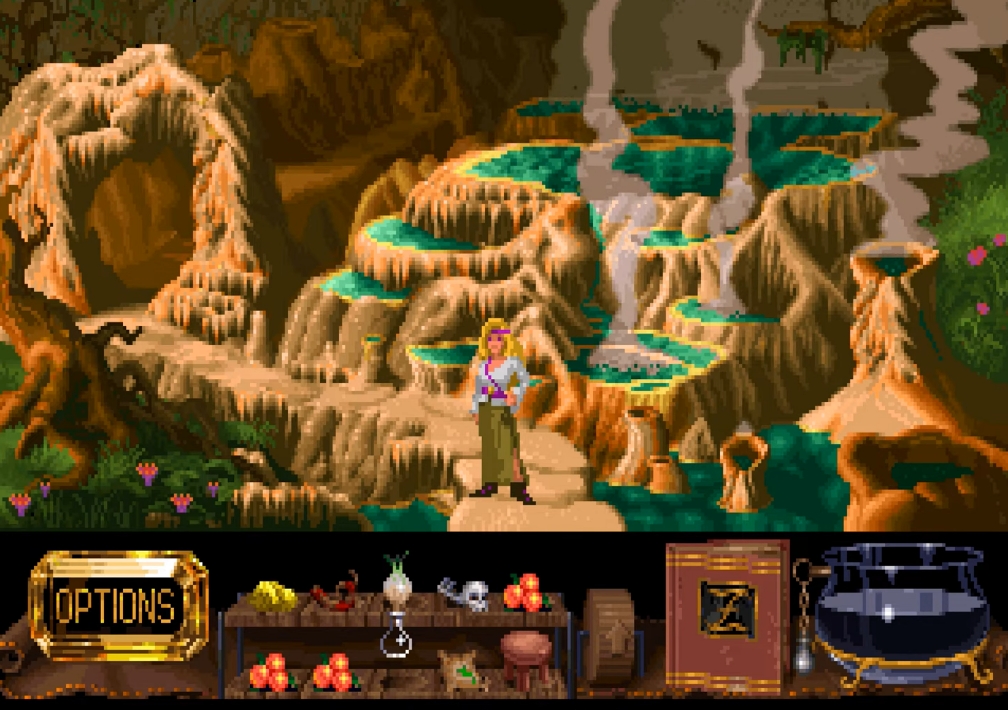1008x710 pixels.
Task: Pull the chain beside the cauldron
Action: pos(803,618)
